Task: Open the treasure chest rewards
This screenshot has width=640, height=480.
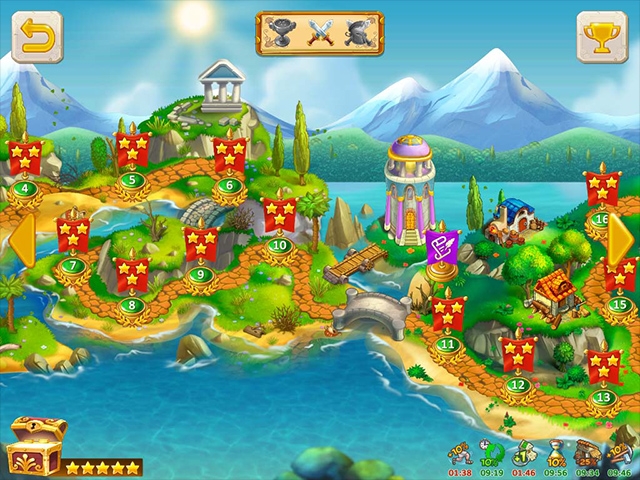Action: pyautogui.click(x=34, y=446)
